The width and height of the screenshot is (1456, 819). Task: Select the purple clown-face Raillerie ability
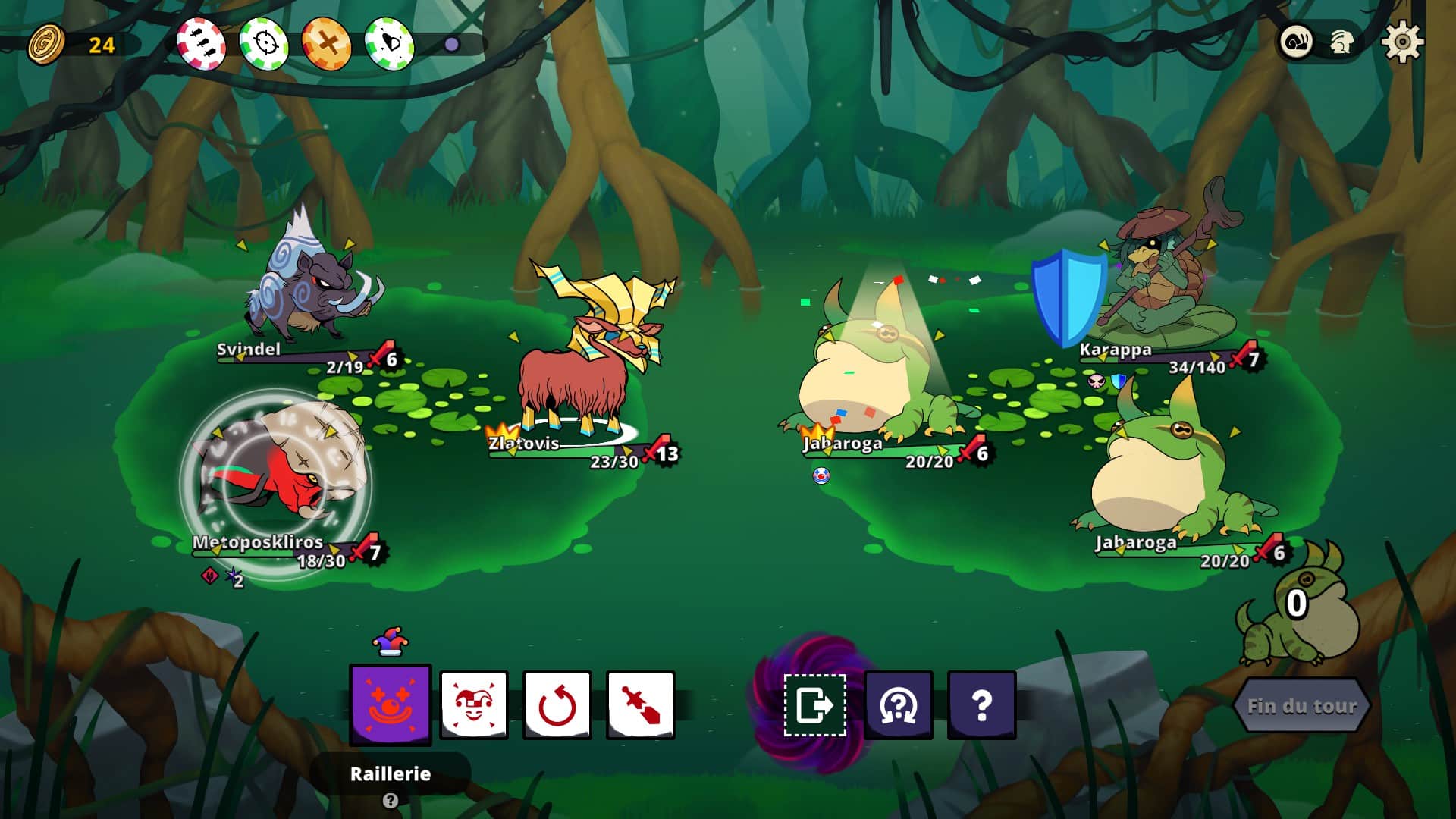coord(390,704)
